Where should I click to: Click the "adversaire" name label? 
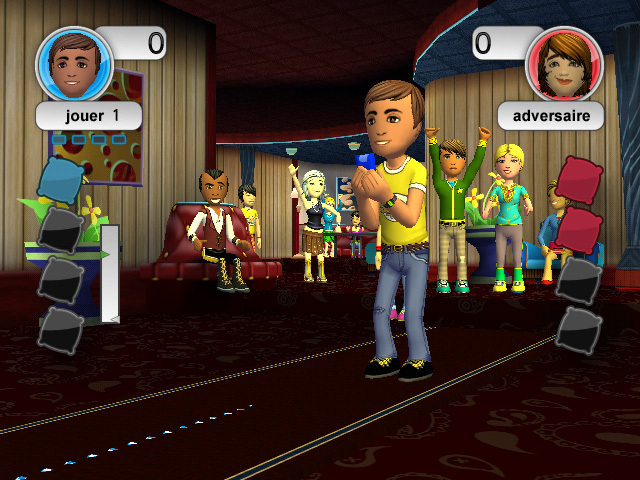pos(551,115)
